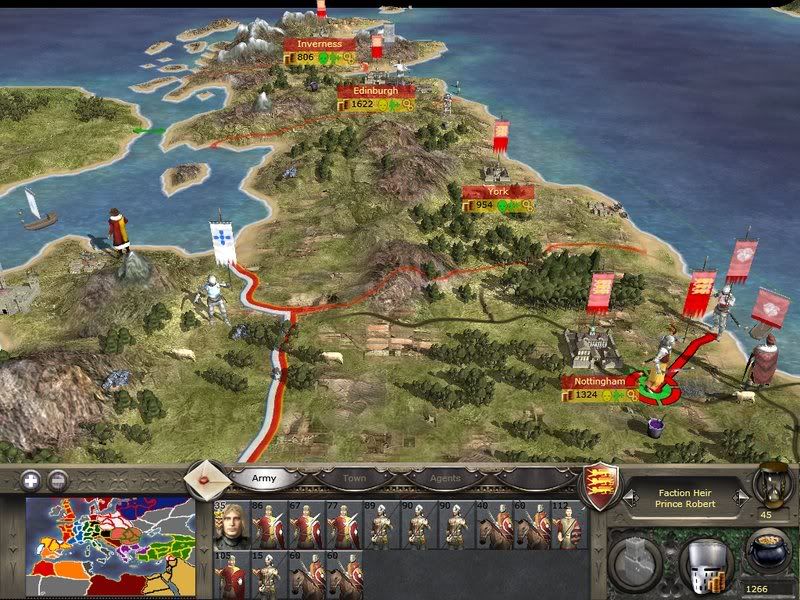The height and width of the screenshot is (600, 800).
Task: Select the Nottingham settlement label
Action: point(600,382)
